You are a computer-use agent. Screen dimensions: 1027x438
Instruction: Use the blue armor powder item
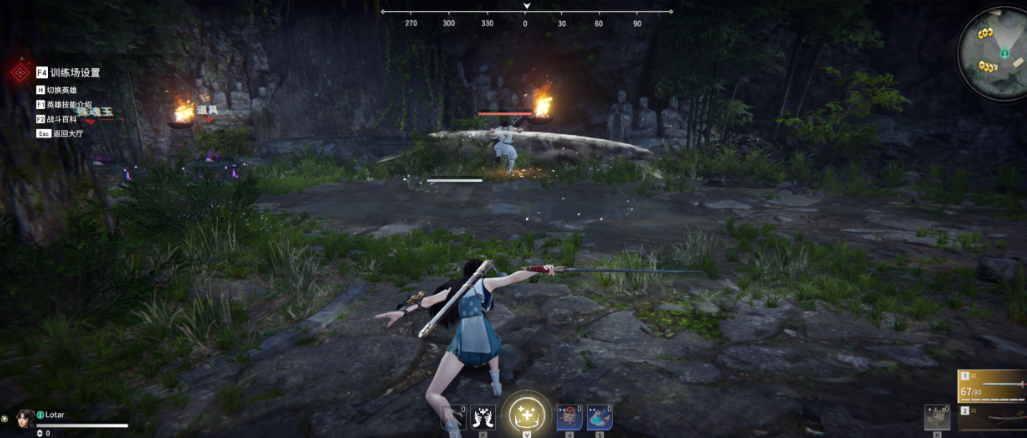pos(599,416)
